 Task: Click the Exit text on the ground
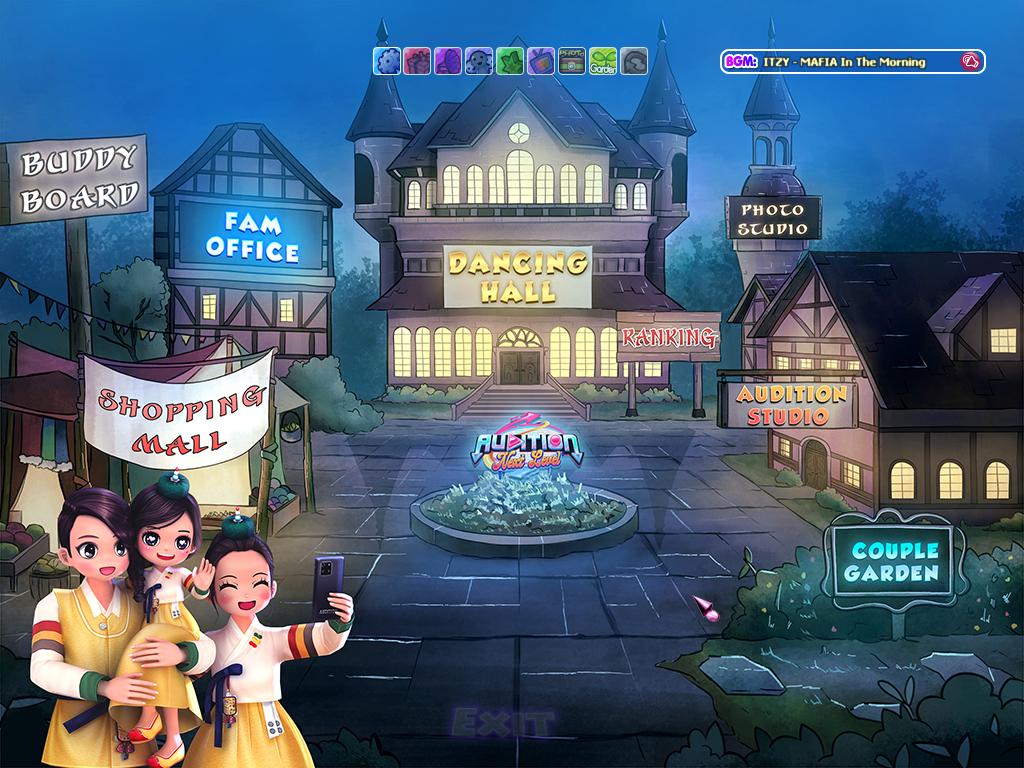coord(501,721)
